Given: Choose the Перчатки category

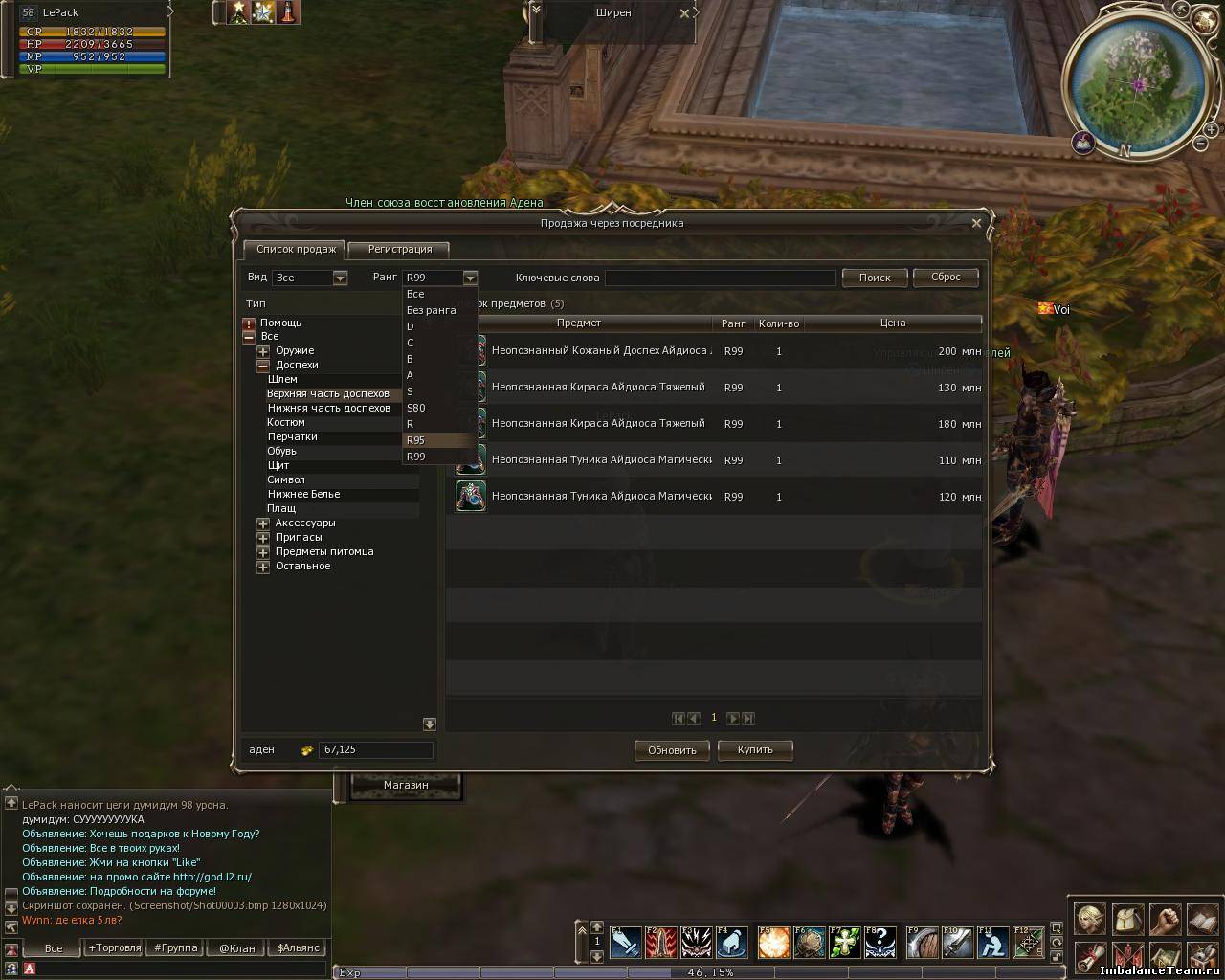Looking at the screenshot, I should (x=292, y=436).
